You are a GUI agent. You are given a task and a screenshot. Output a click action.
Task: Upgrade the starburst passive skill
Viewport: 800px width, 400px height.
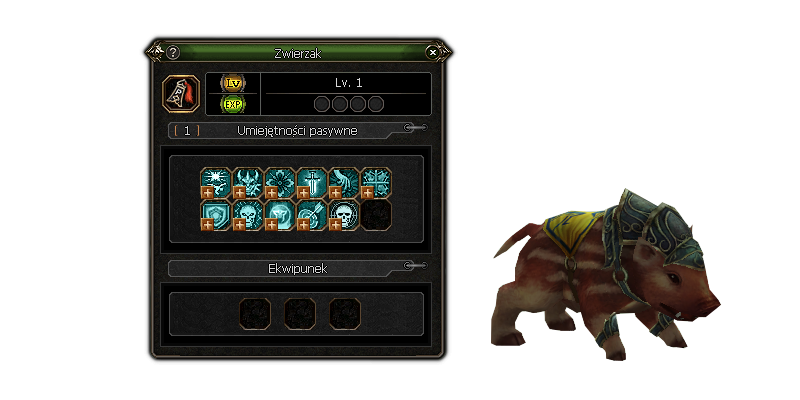(x=207, y=192)
